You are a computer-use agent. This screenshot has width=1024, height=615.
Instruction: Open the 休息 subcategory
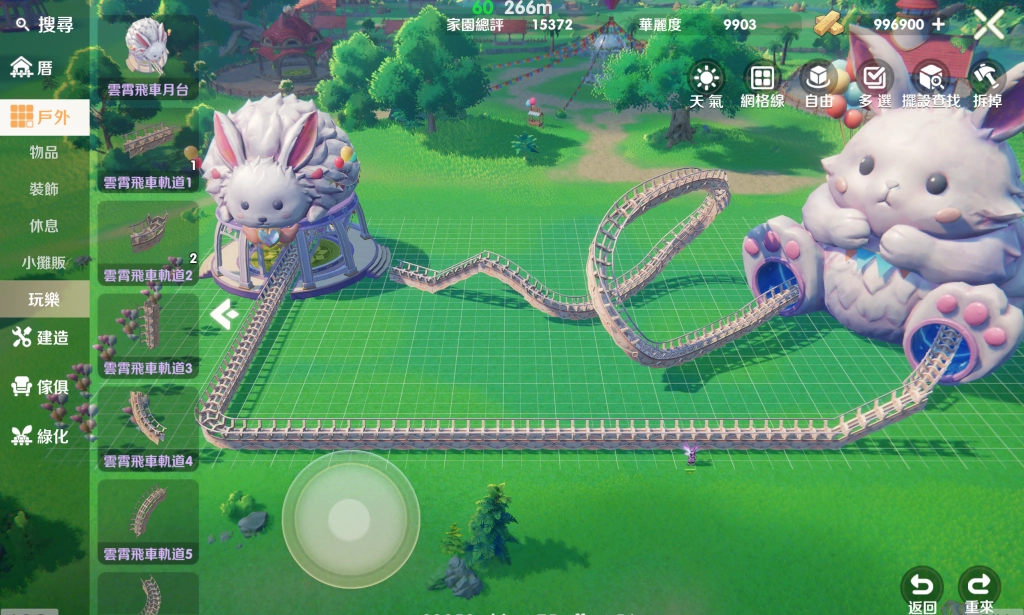tap(44, 226)
